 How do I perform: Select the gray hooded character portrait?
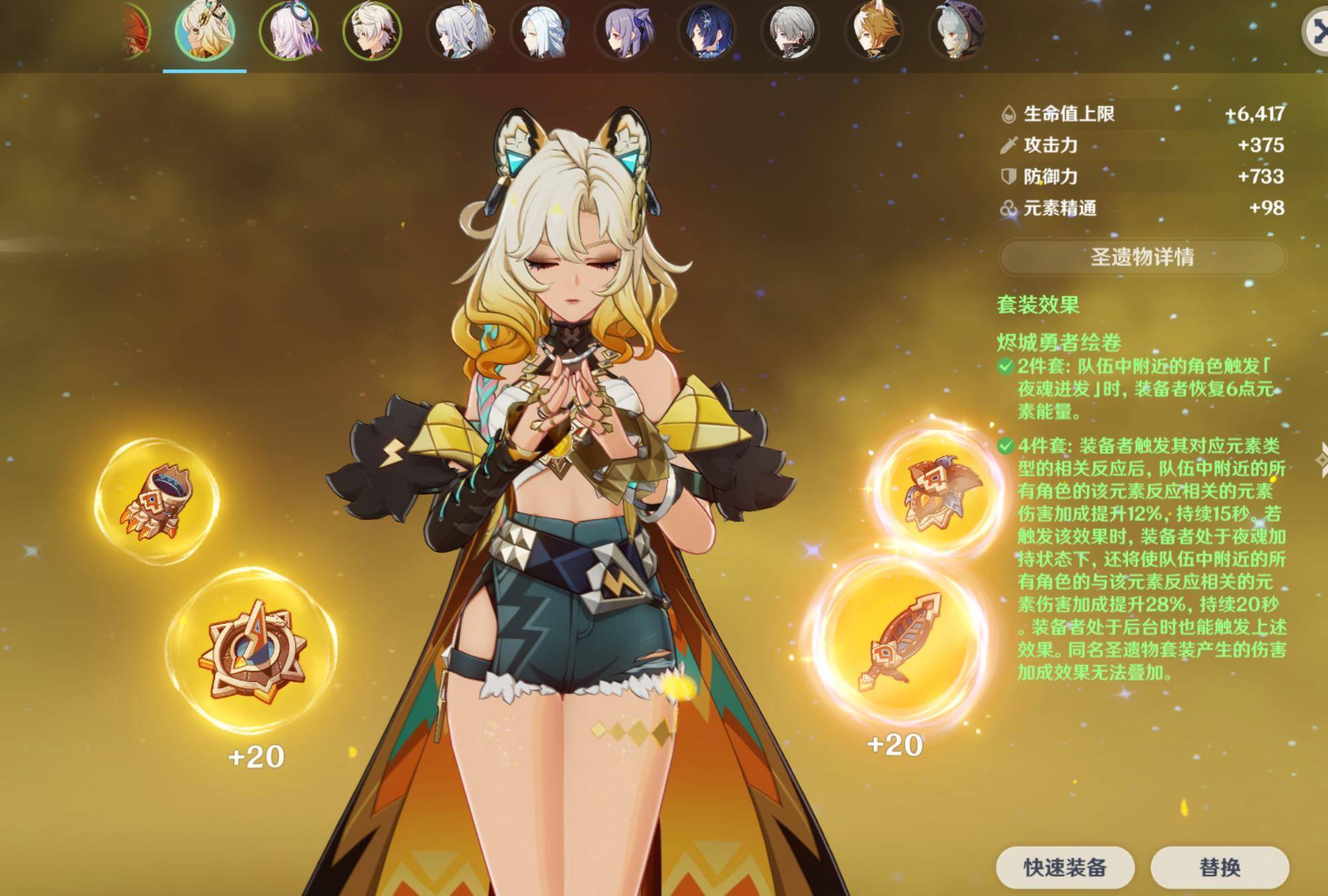[x=956, y=31]
